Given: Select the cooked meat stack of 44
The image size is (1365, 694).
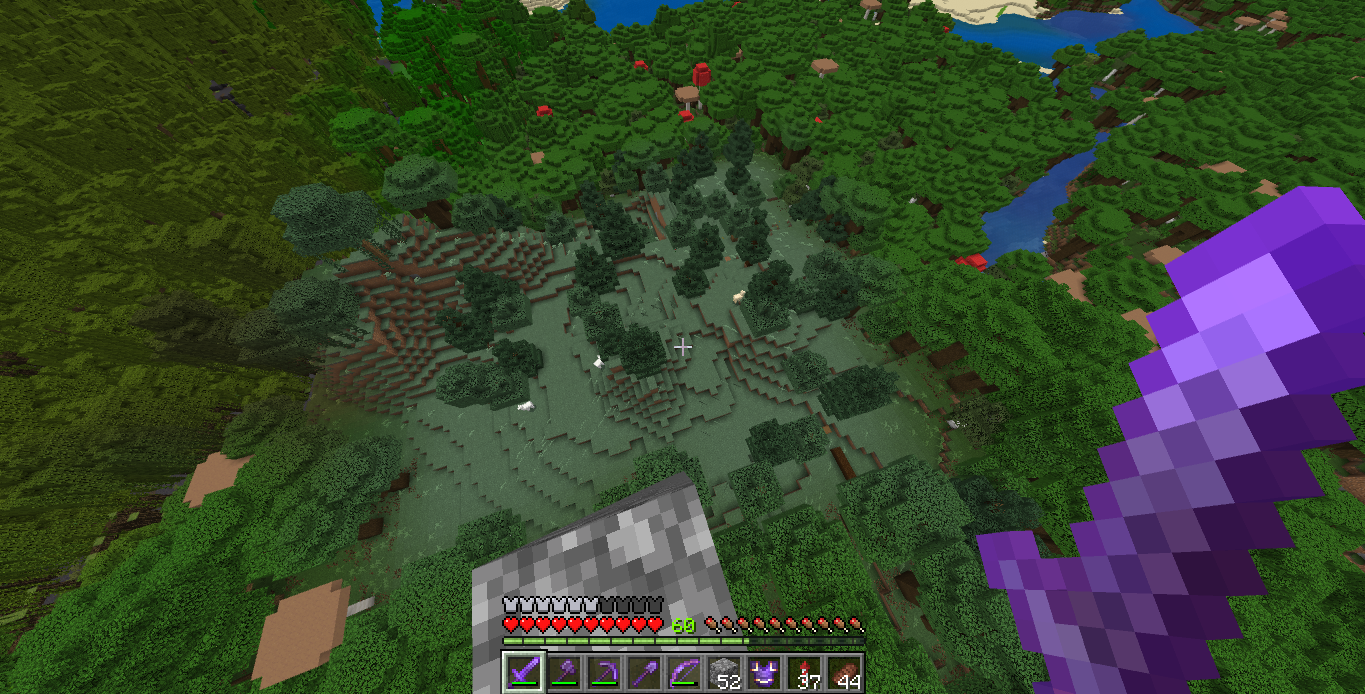Looking at the screenshot, I should point(843,672).
